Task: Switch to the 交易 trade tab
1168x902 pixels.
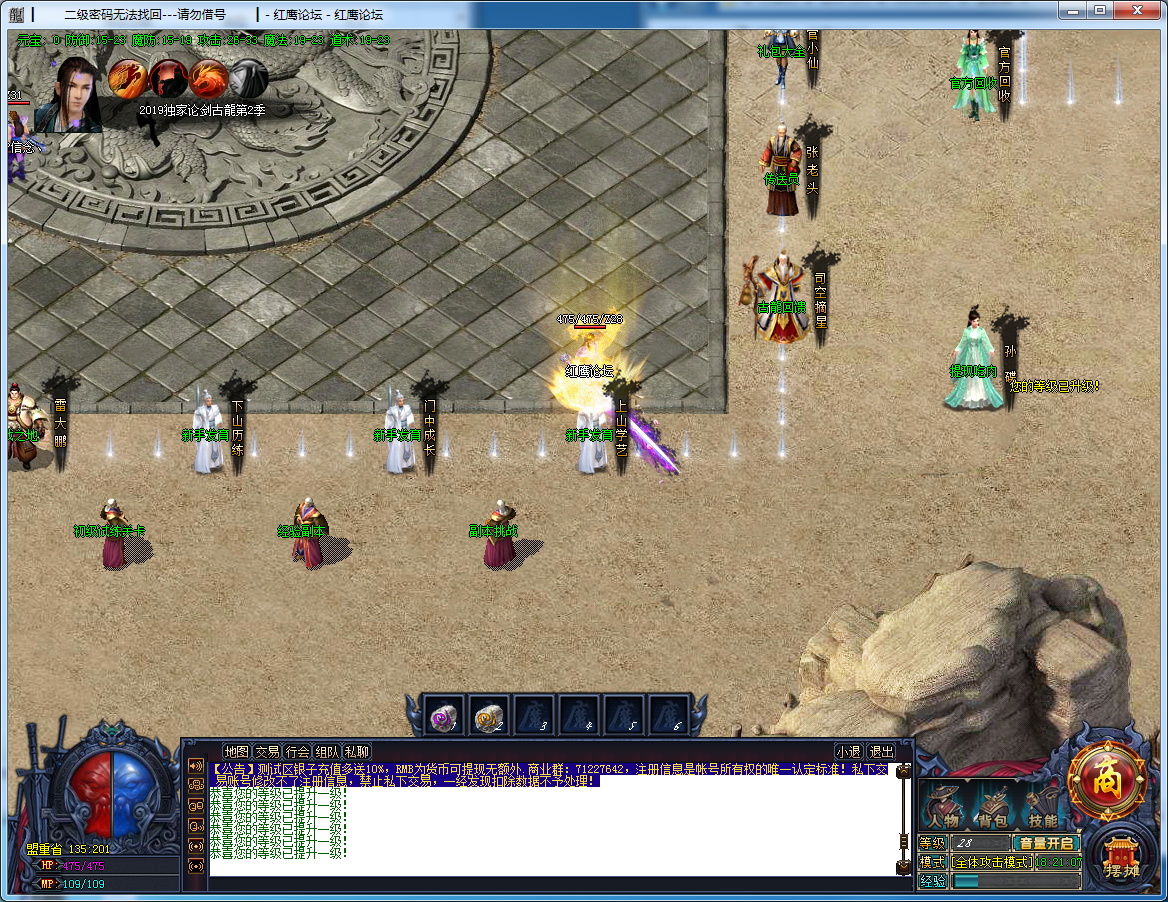Action: point(267,752)
